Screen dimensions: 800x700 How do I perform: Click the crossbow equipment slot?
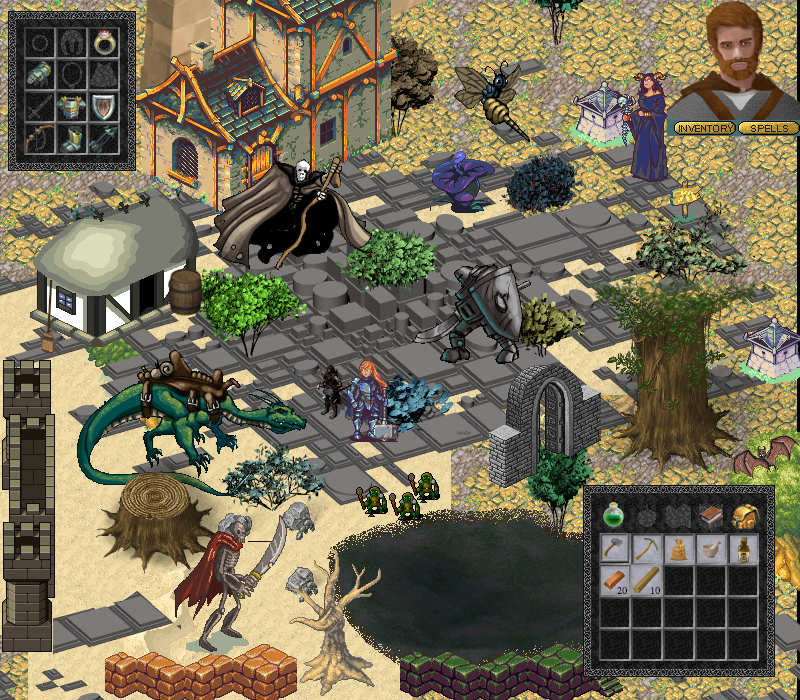point(103,139)
